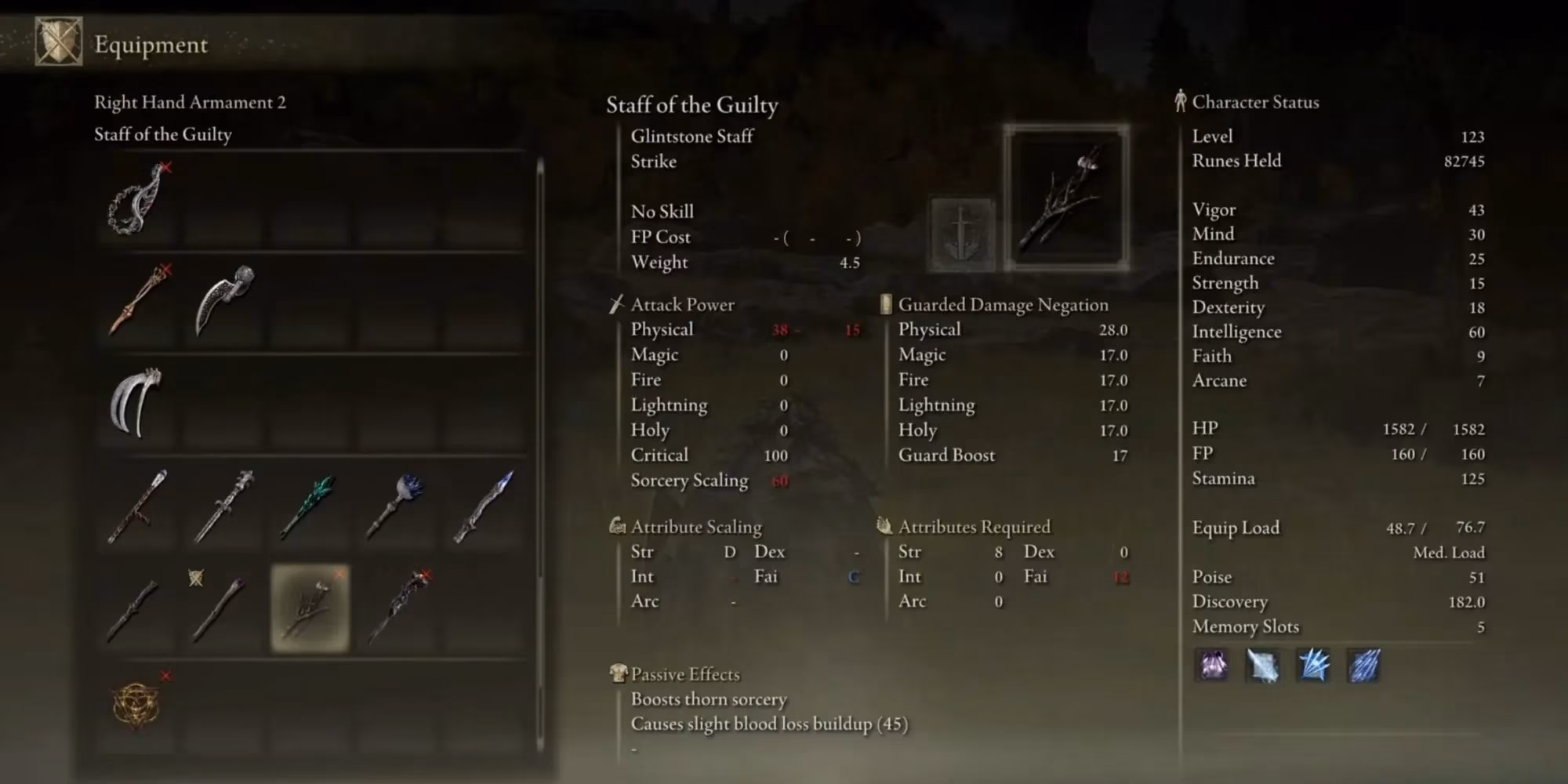Click the Glintstone Stars sorcery icon
The image size is (1568, 784).
point(1313,666)
